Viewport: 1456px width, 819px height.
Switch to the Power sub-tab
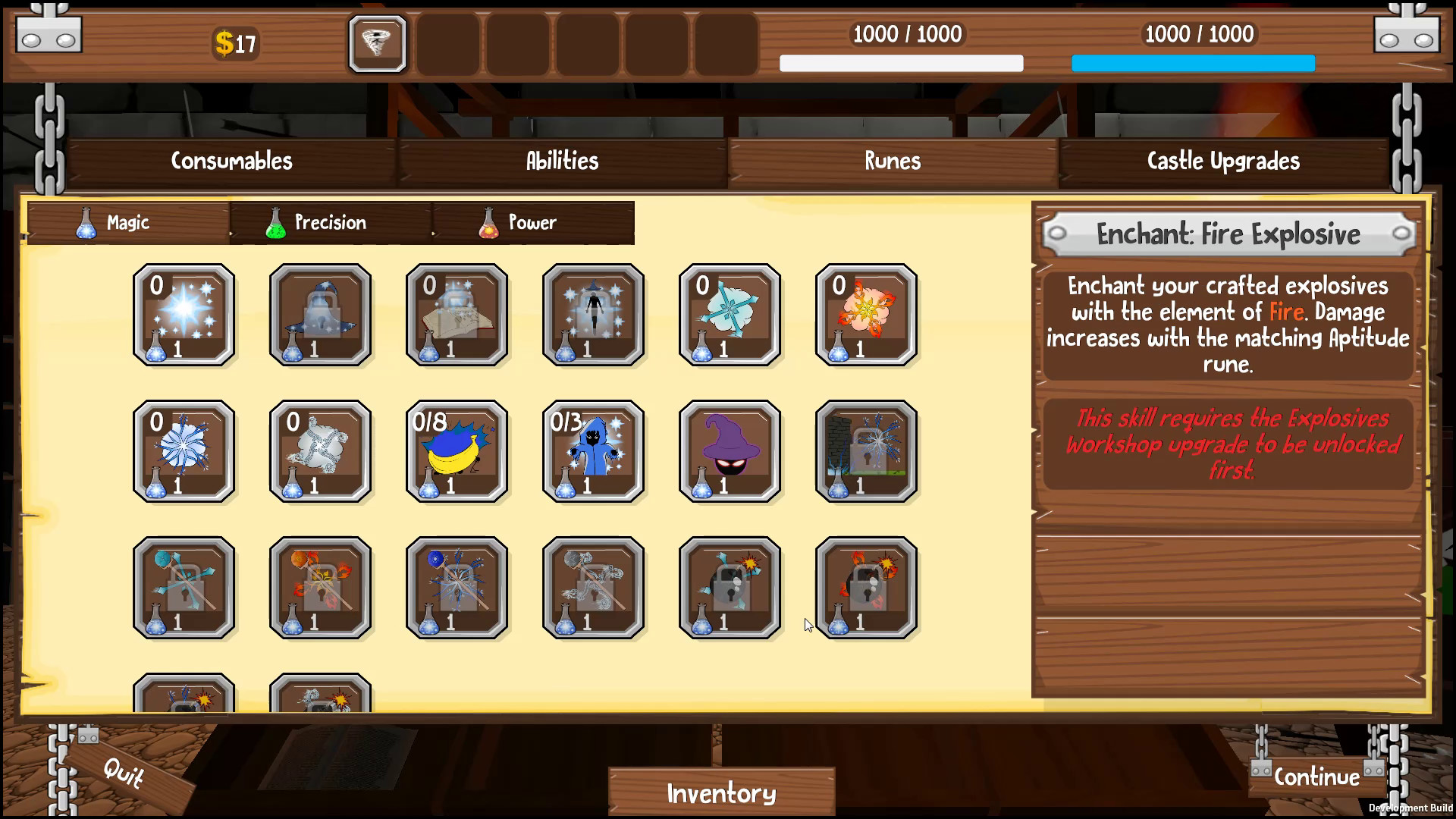tap(532, 222)
